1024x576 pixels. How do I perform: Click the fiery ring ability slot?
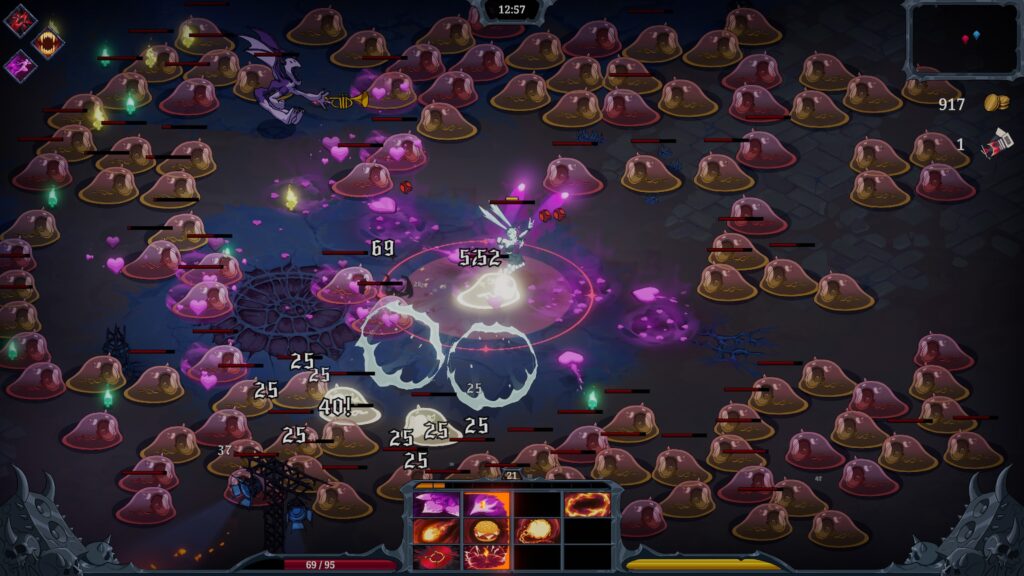(587, 504)
